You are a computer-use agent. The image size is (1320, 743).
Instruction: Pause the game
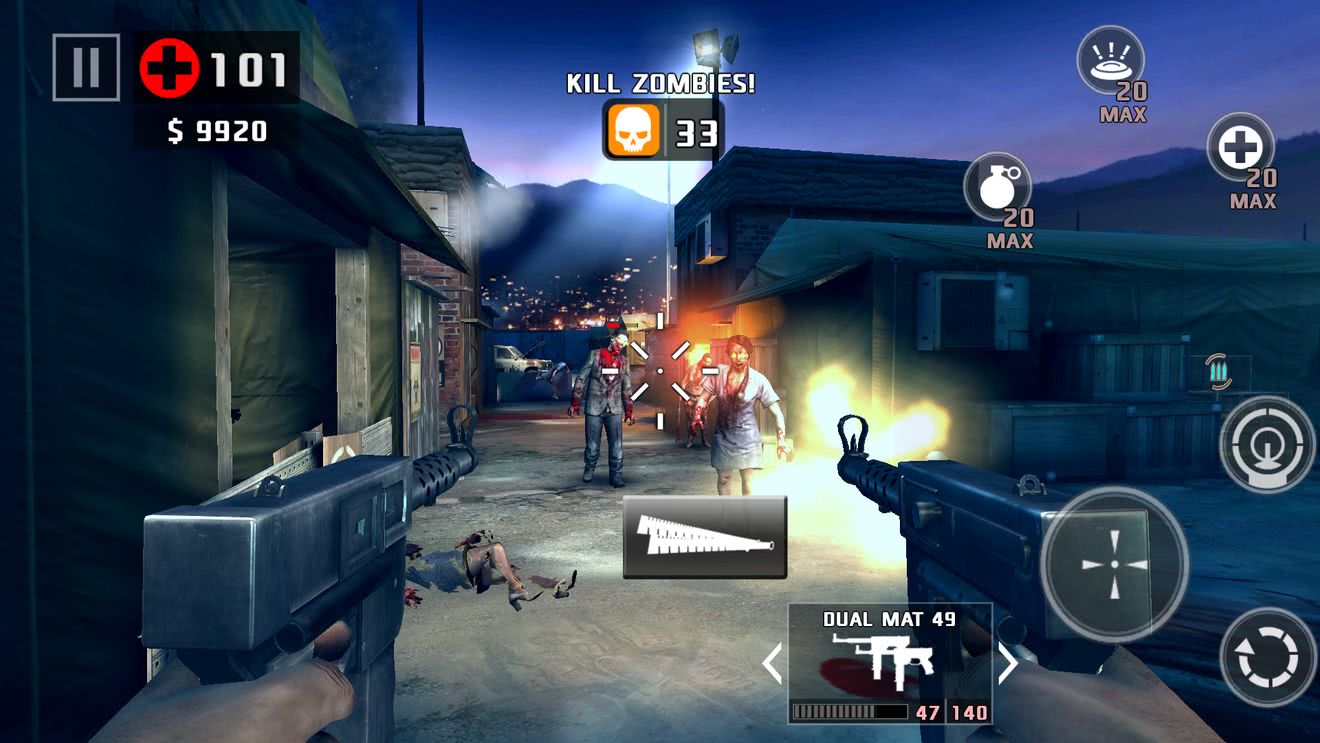point(86,67)
